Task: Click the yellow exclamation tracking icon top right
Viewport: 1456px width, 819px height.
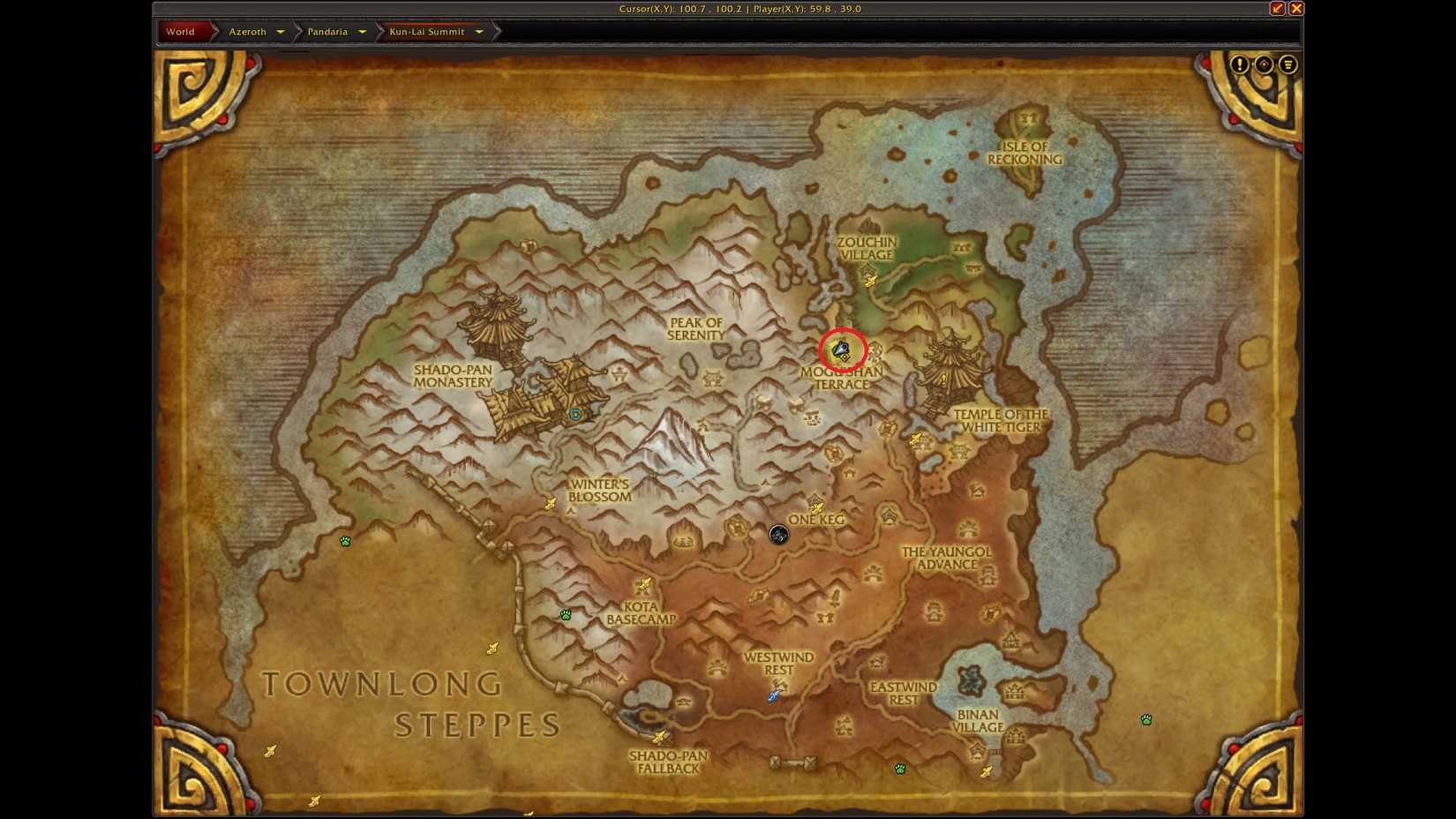Action: pos(1240,64)
